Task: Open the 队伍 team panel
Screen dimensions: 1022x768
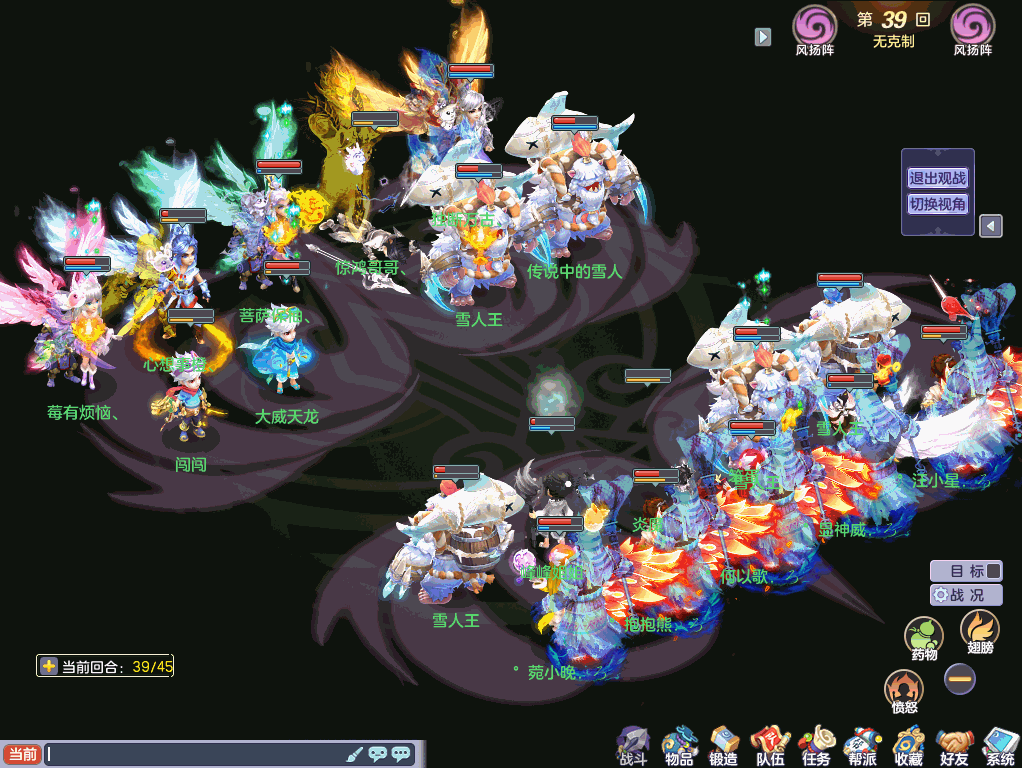Action: point(770,745)
